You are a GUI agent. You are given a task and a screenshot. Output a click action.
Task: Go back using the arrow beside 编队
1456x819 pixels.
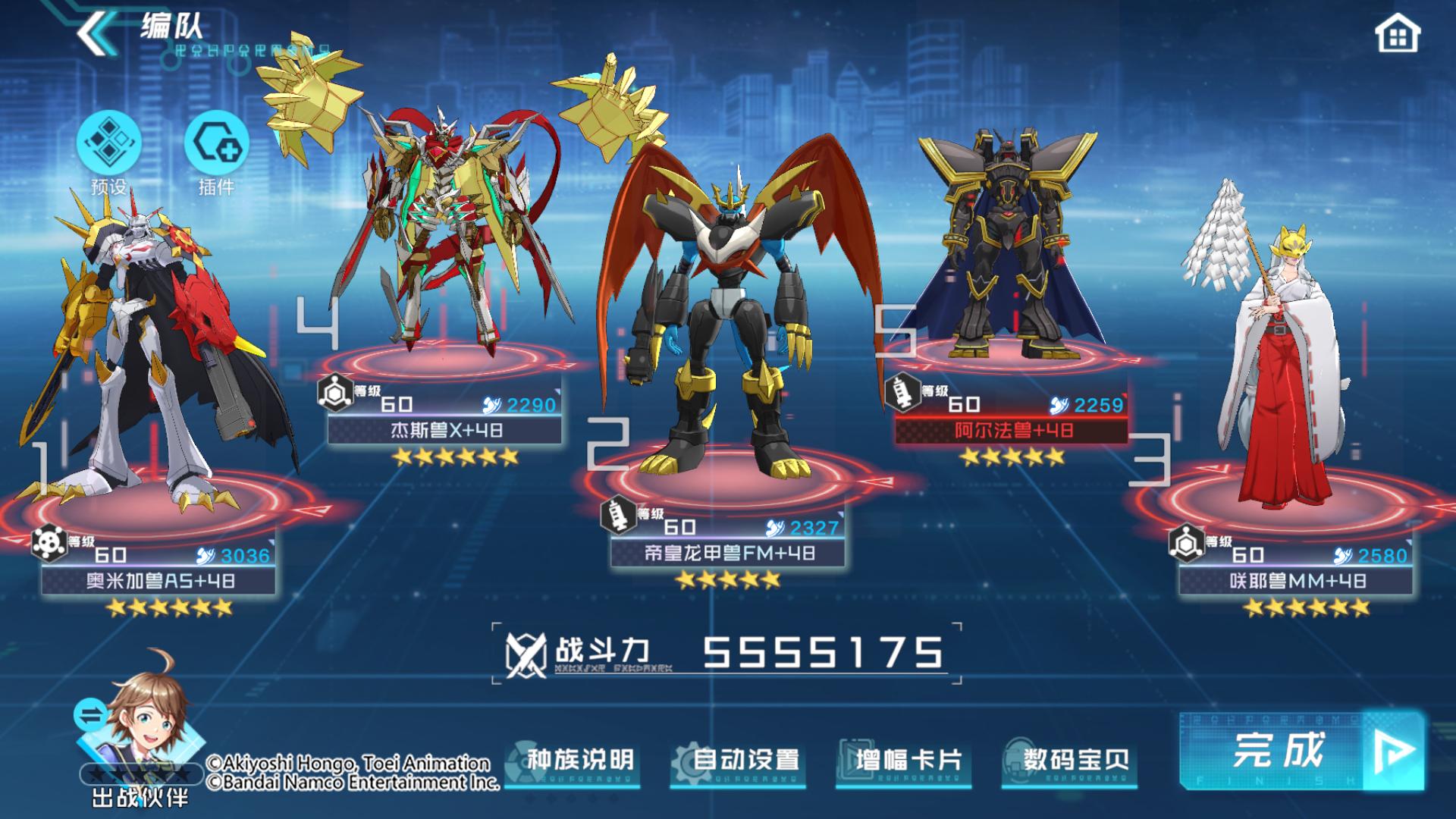pos(95,33)
